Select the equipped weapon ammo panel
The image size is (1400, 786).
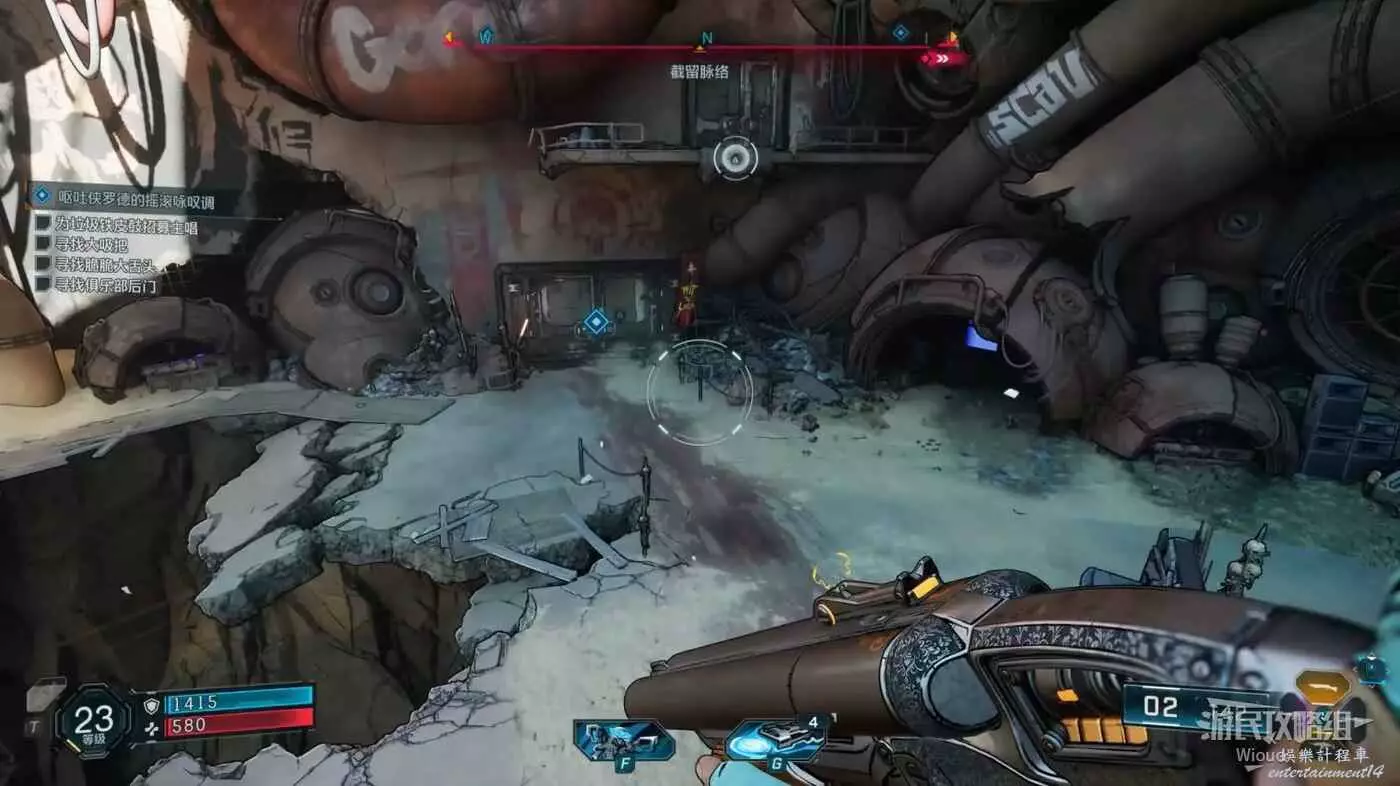click(x=1200, y=707)
